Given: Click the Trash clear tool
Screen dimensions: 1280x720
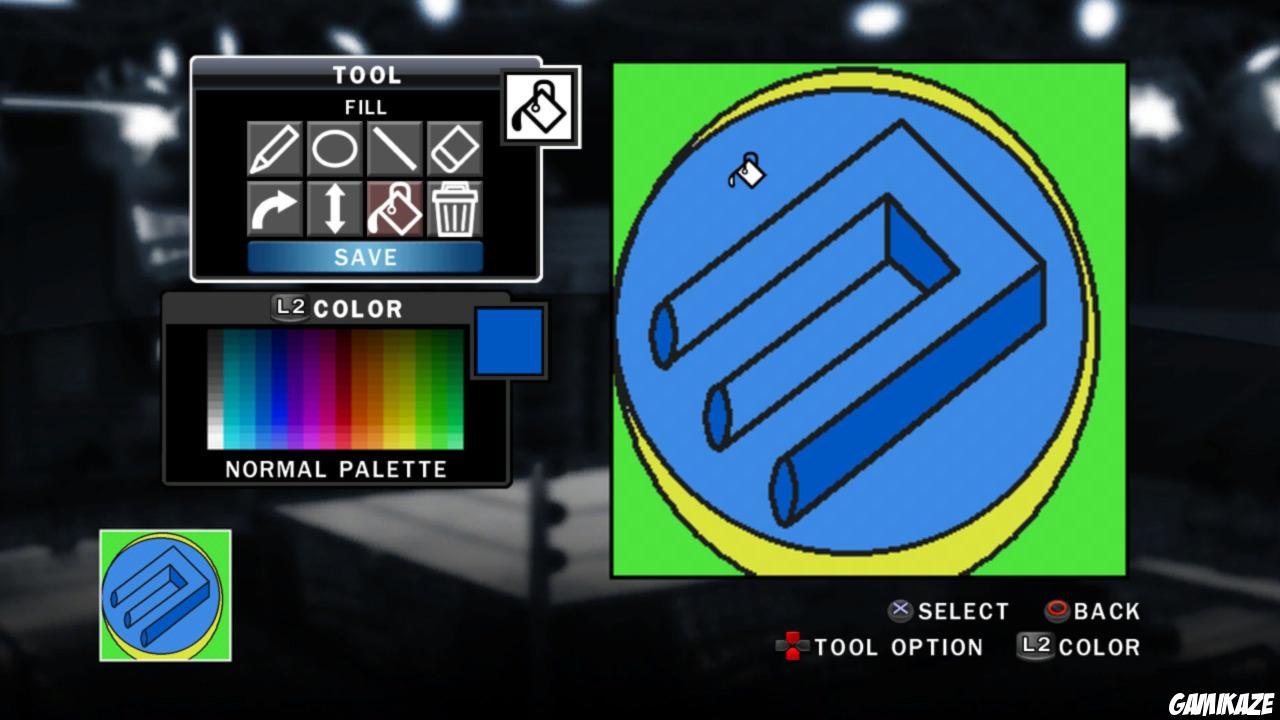Looking at the screenshot, I should coord(455,210).
